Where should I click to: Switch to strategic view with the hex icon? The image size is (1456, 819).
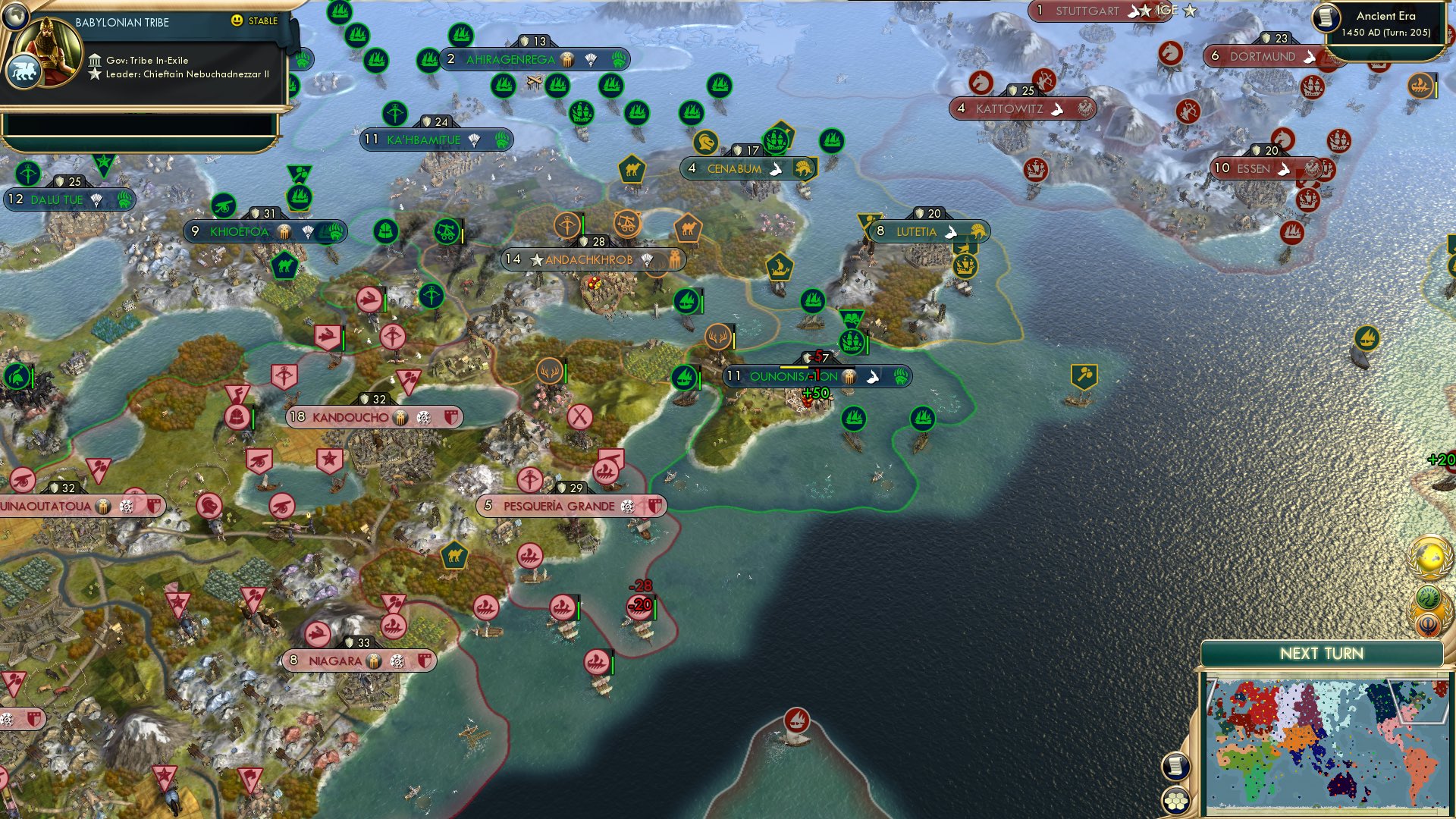click(x=1177, y=802)
